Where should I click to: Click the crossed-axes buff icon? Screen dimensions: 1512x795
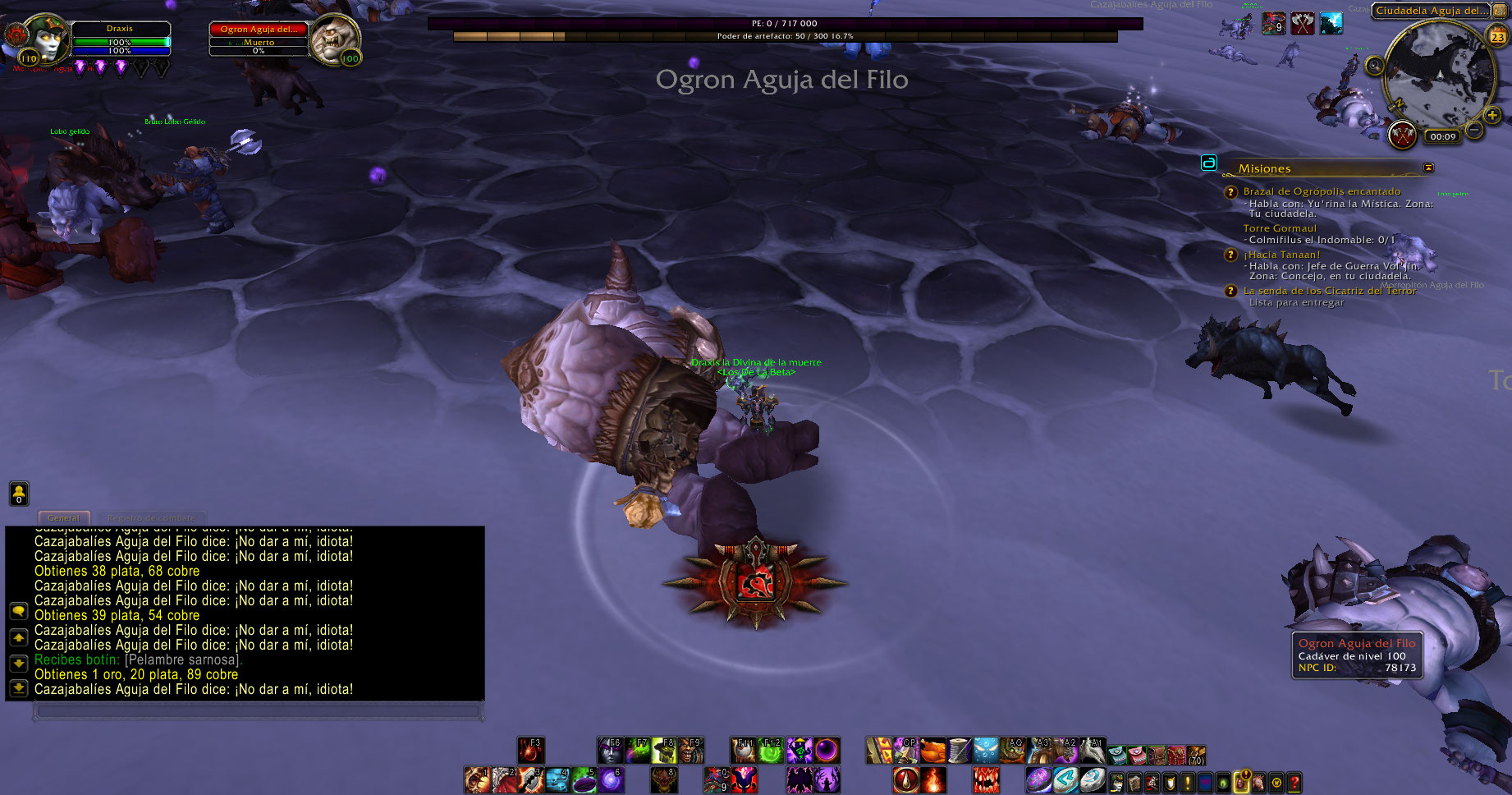click(x=1302, y=23)
